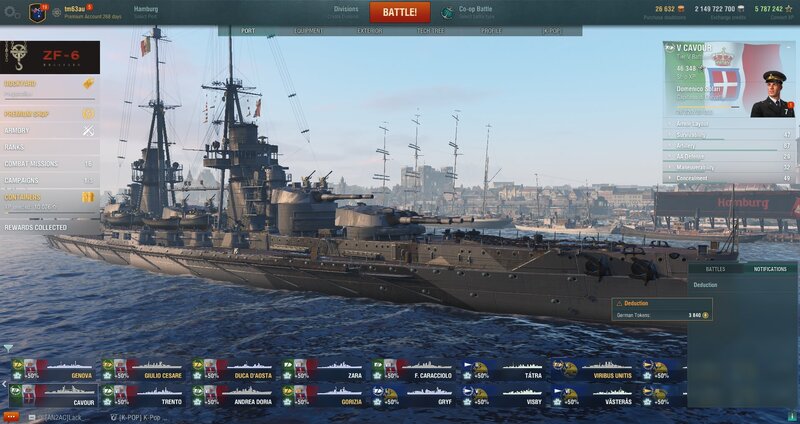Go to the Profile tab

492,31
